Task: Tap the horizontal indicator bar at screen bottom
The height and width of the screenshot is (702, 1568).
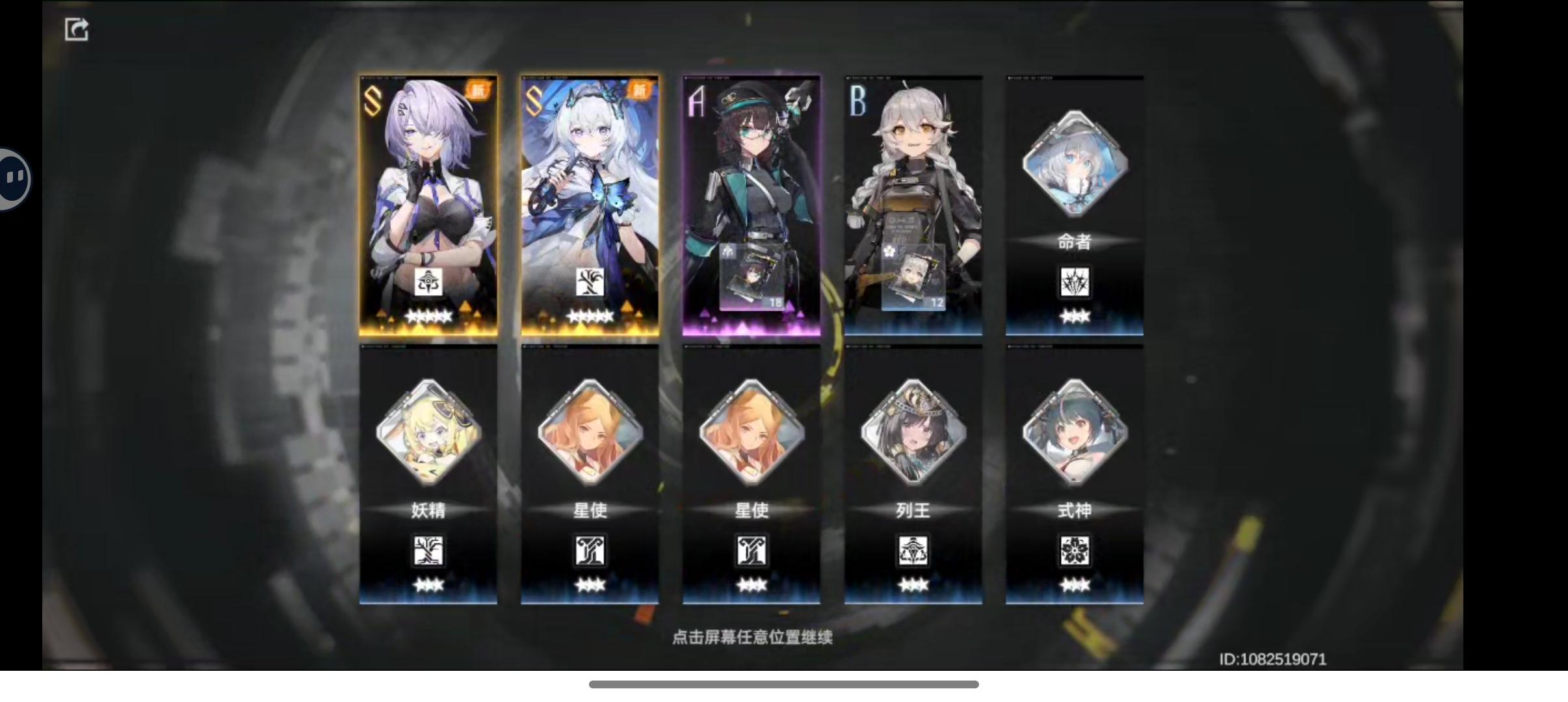Action: pyautogui.click(x=784, y=683)
